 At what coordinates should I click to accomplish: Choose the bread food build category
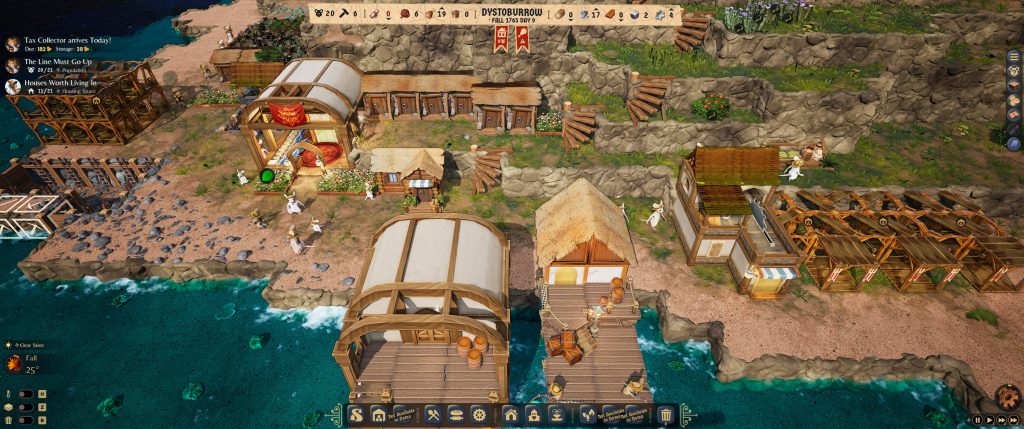(x=456, y=414)
